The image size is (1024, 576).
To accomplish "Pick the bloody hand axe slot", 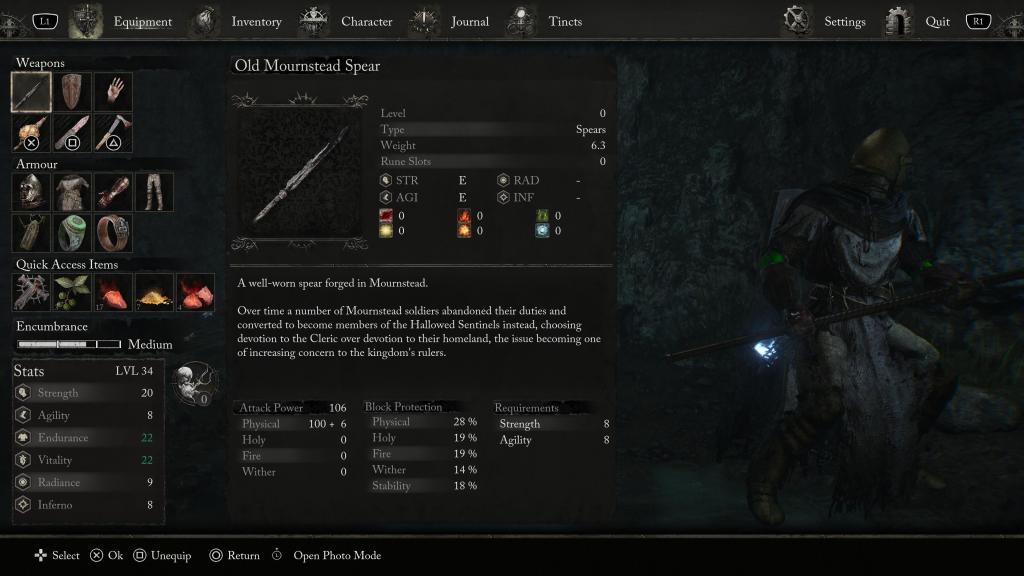I will (113, 133).
